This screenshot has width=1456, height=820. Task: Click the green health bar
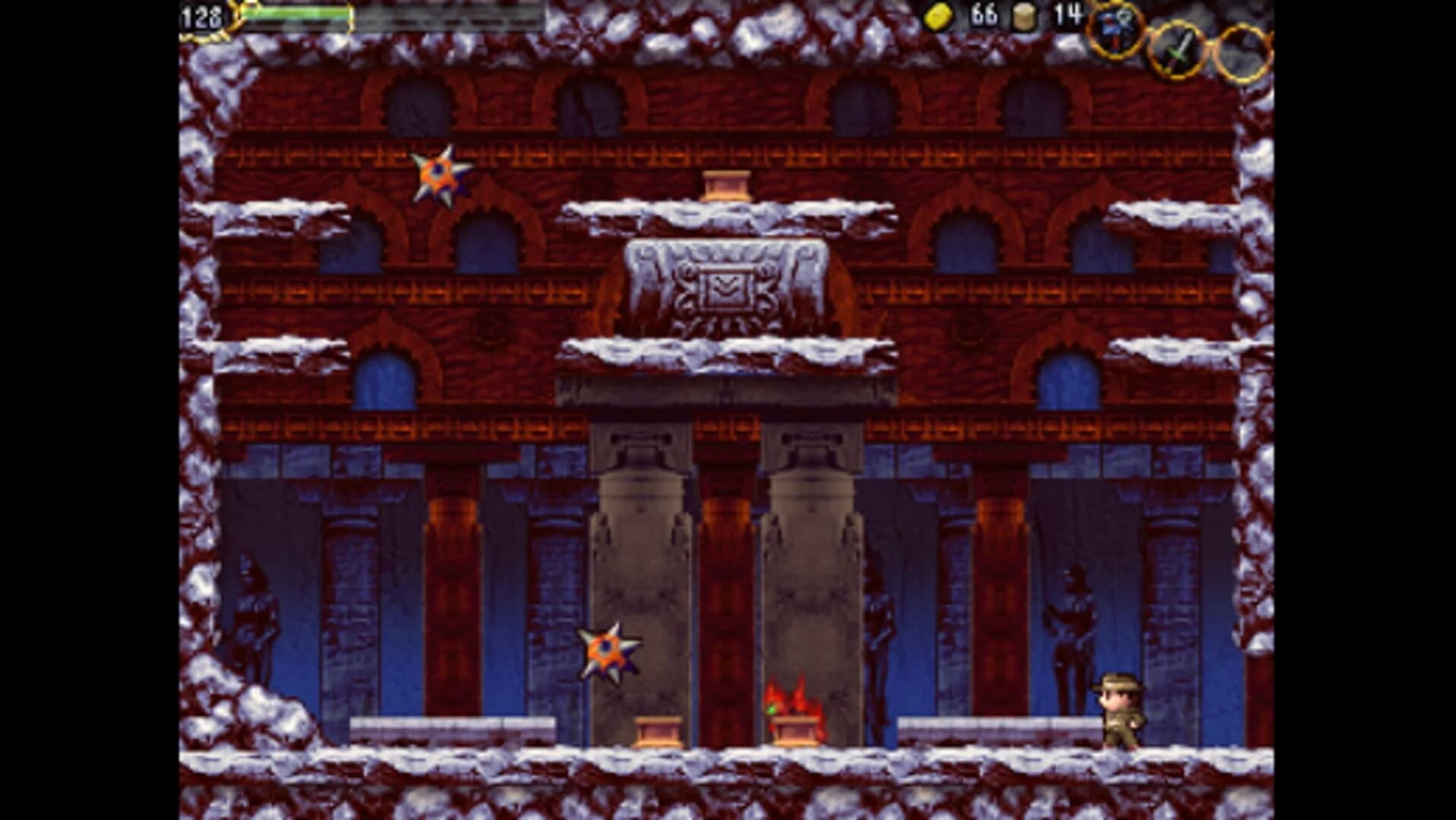[296, 14]
